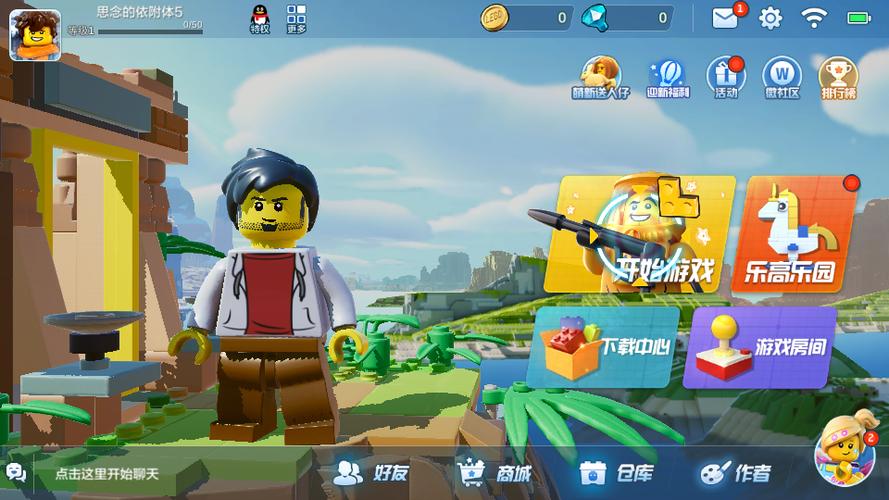This screenshot has height=500, width=889.
Task: Open the gear settings menu
Action: [770, 18]
